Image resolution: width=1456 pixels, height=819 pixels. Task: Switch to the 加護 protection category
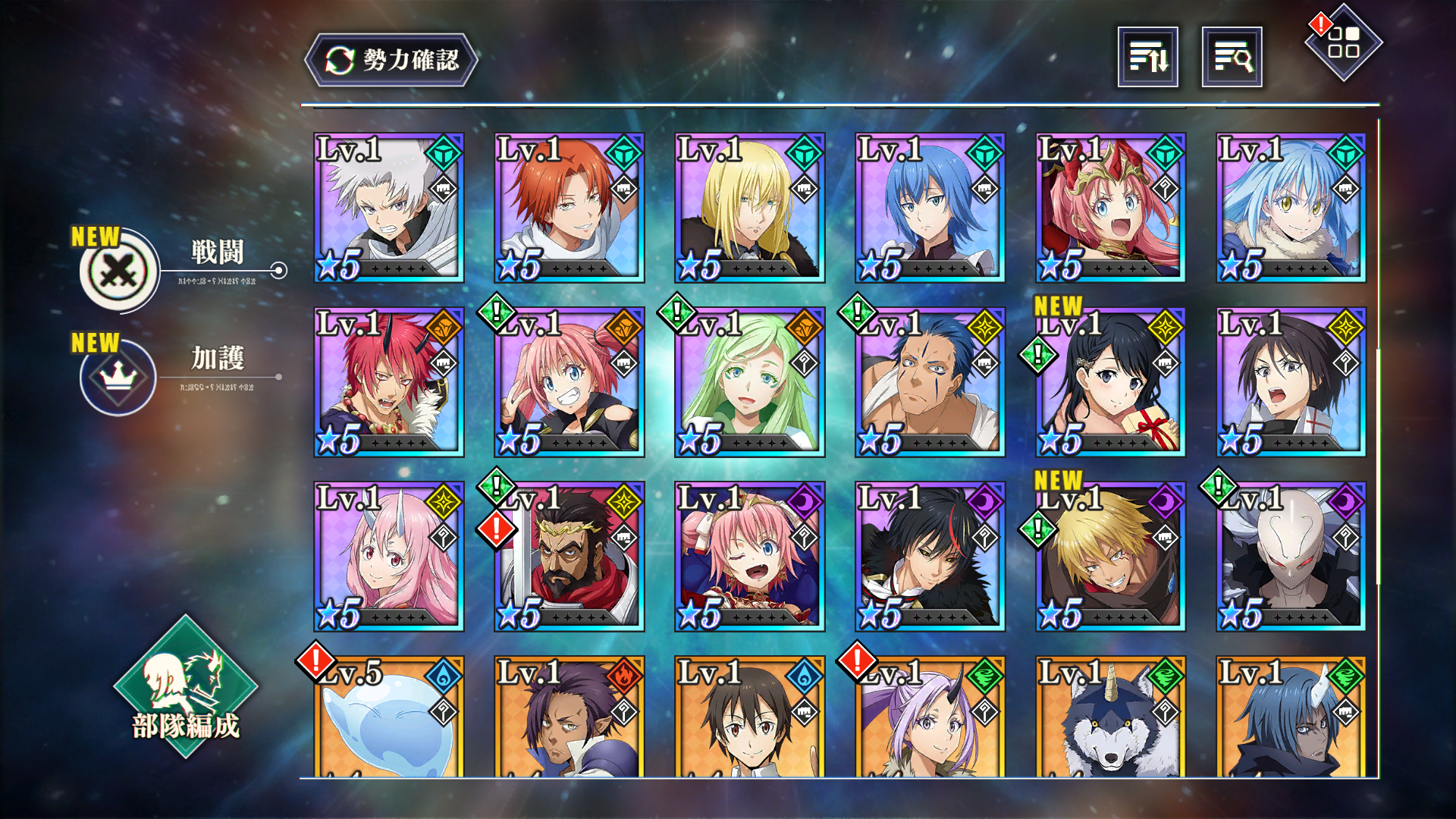120,377
